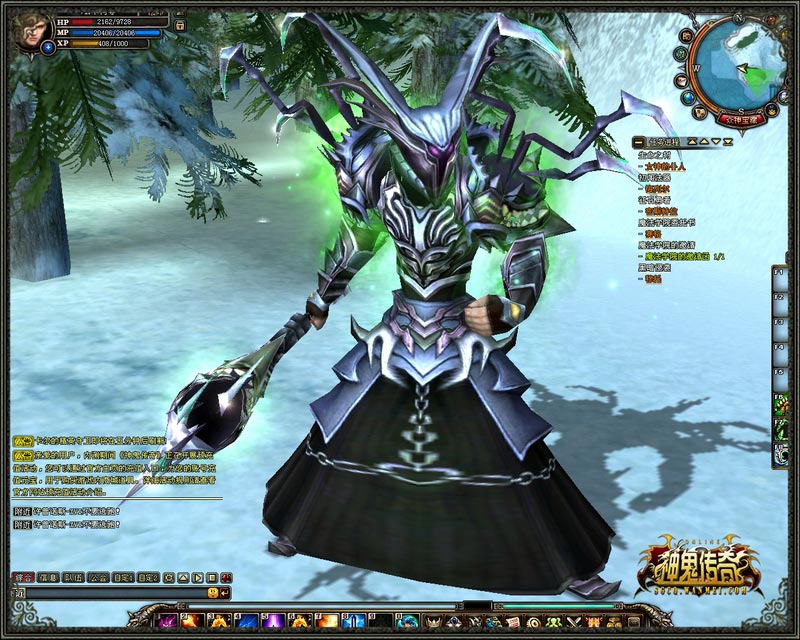Switch to the 公会 chat channel tab
The height and width of the screenshot is (640, 800).
[x=98, y=578]
